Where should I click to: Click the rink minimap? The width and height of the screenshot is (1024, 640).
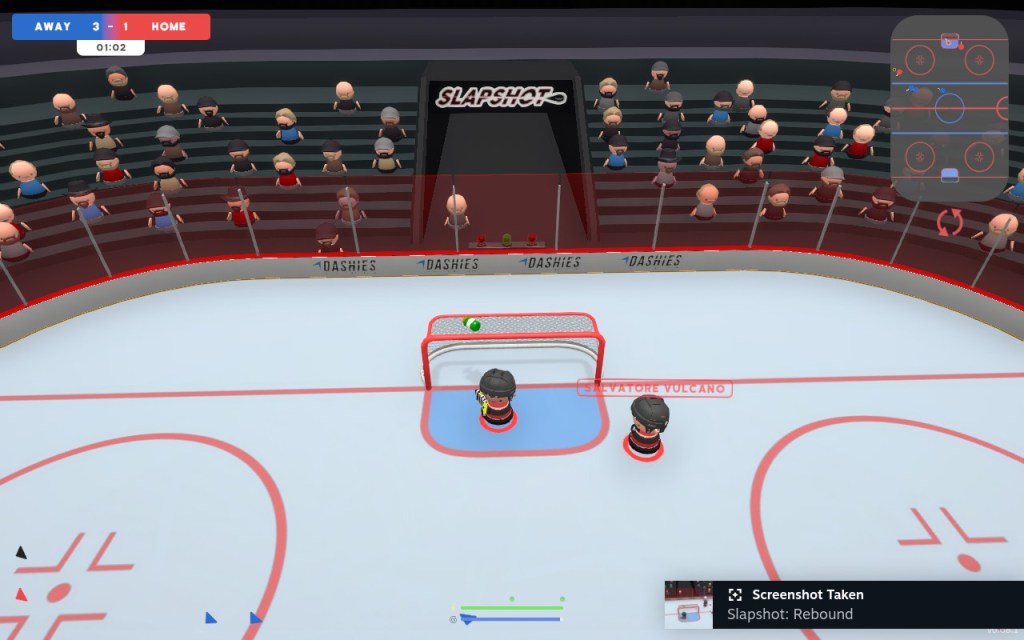coord(949,108)
